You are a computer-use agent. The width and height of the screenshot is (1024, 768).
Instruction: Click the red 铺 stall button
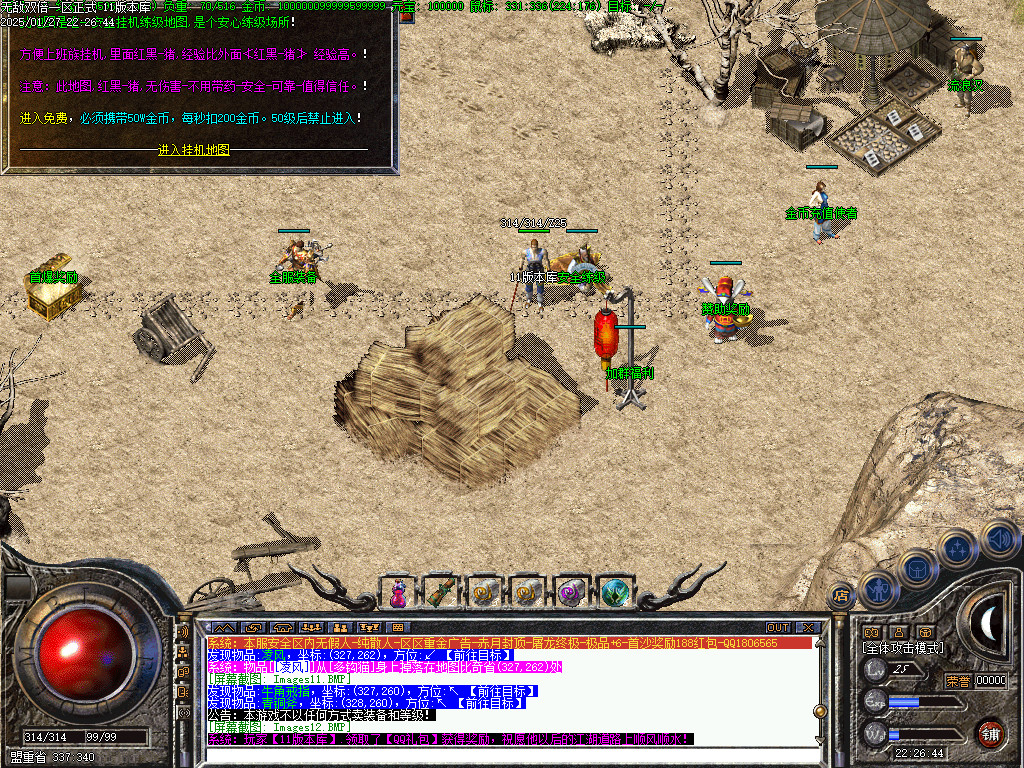pos(990,732)
